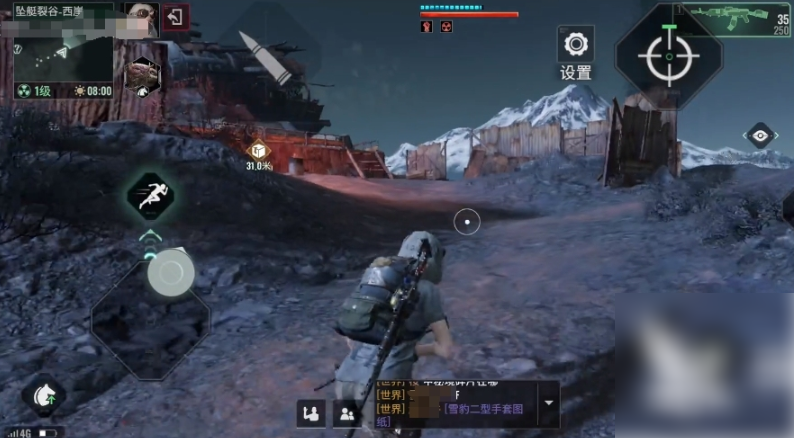Click the exit door icon
This screenshot has height=438, width=794.
click(175, 18)
